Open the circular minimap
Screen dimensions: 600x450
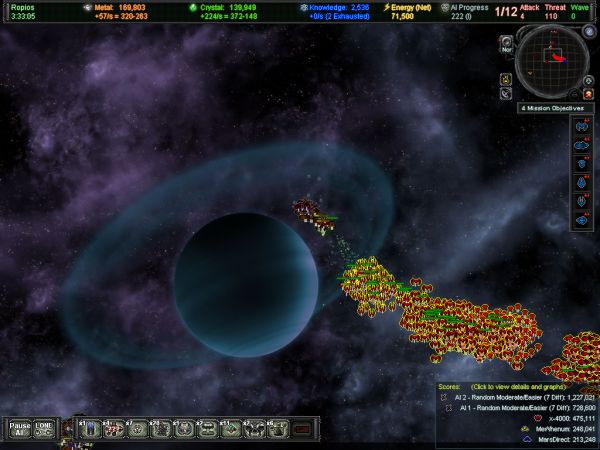(553, 59)
